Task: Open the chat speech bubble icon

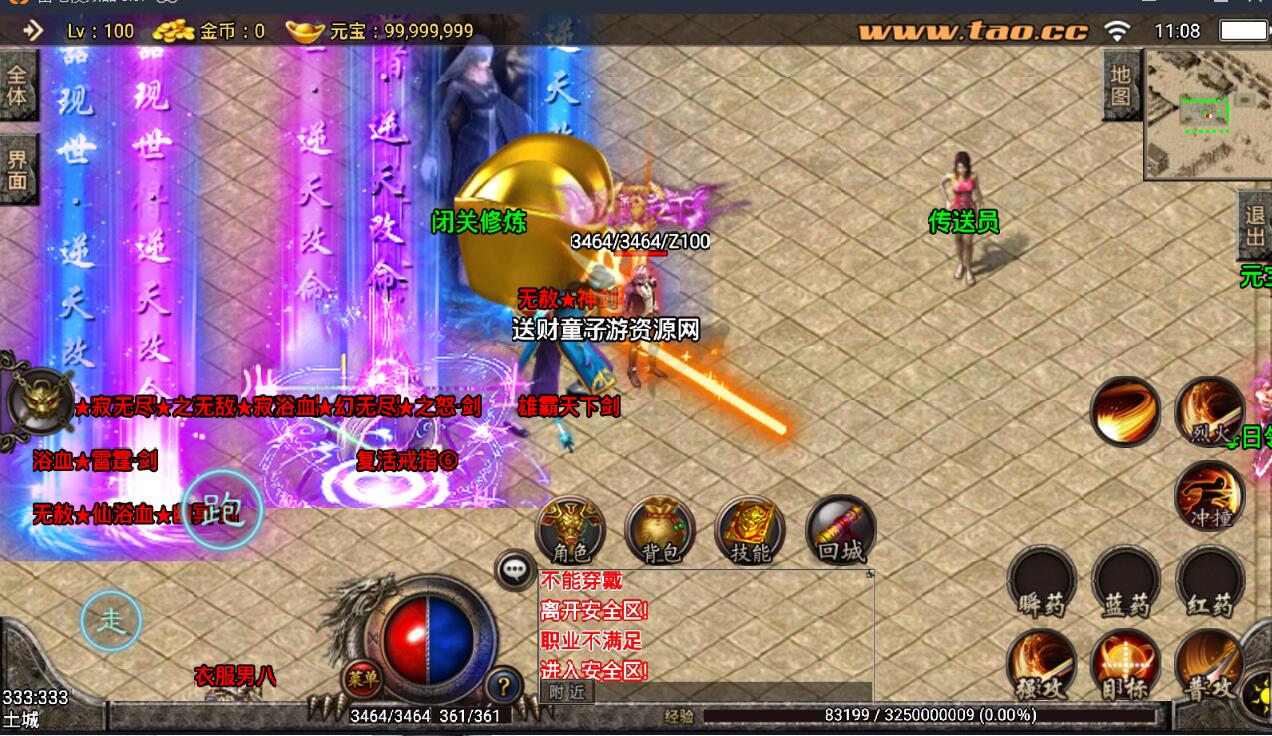Action: click(515, 570)
